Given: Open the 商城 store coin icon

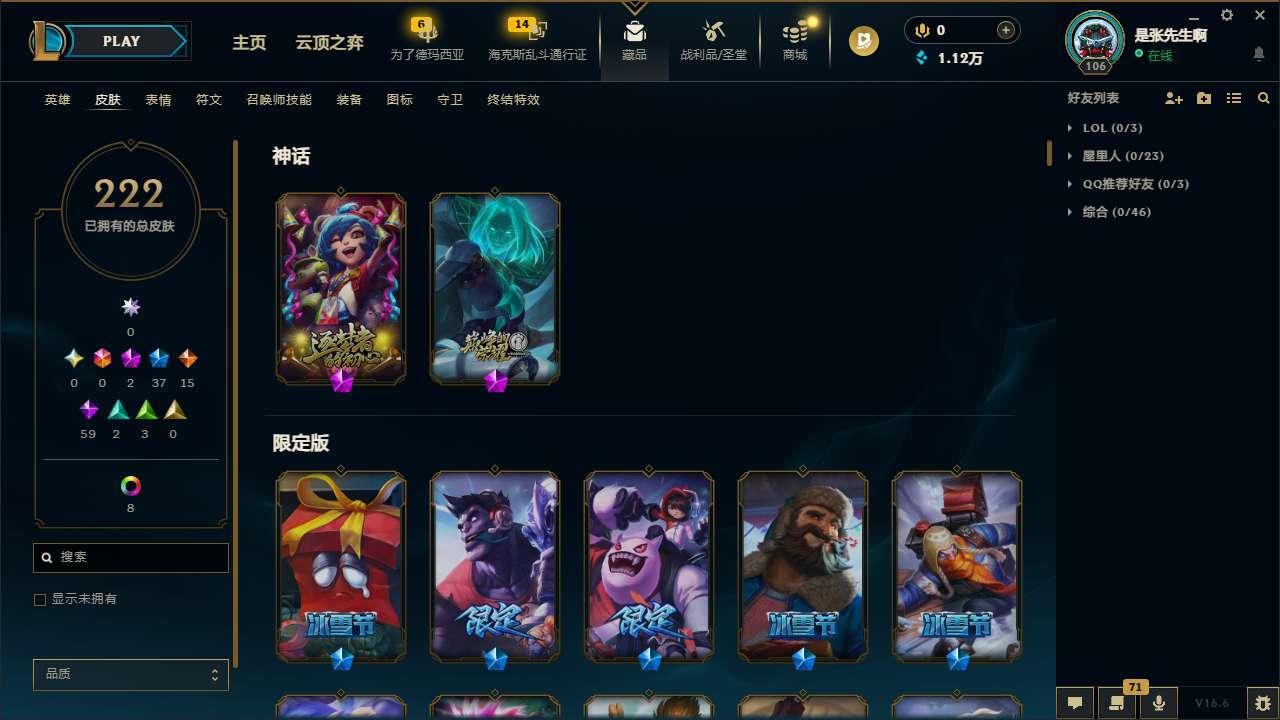Looking at the screenshot, I should [795, 30].
